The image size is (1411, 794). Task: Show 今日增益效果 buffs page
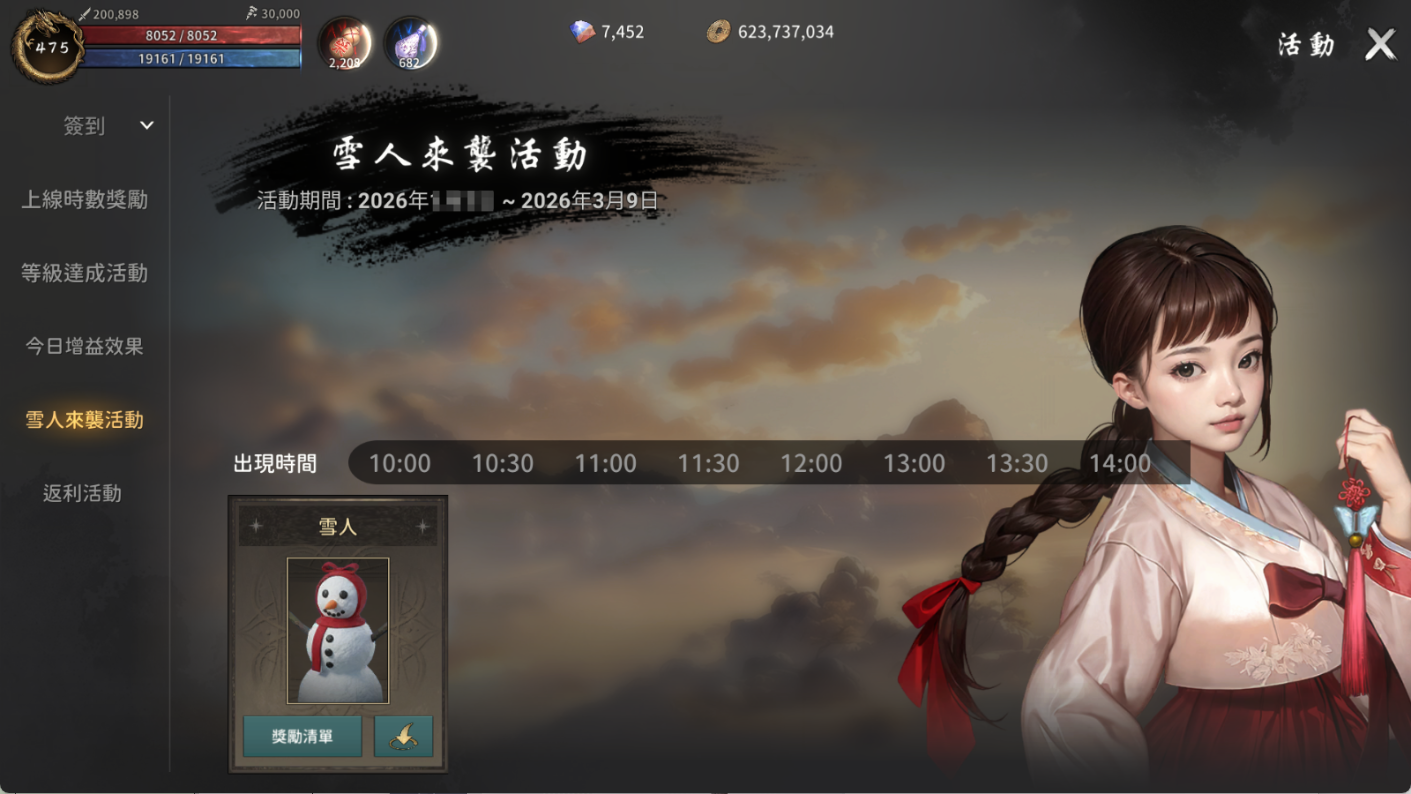(85, 346)
